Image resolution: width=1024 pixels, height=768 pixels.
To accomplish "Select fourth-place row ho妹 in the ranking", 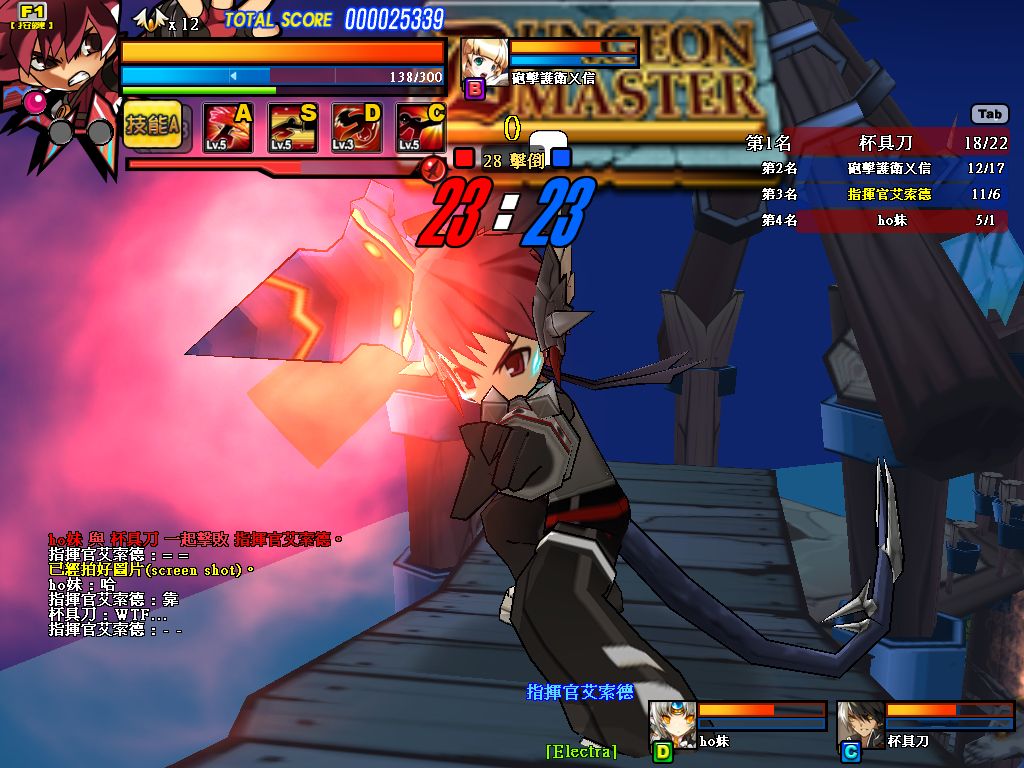I will click(880, 220).
